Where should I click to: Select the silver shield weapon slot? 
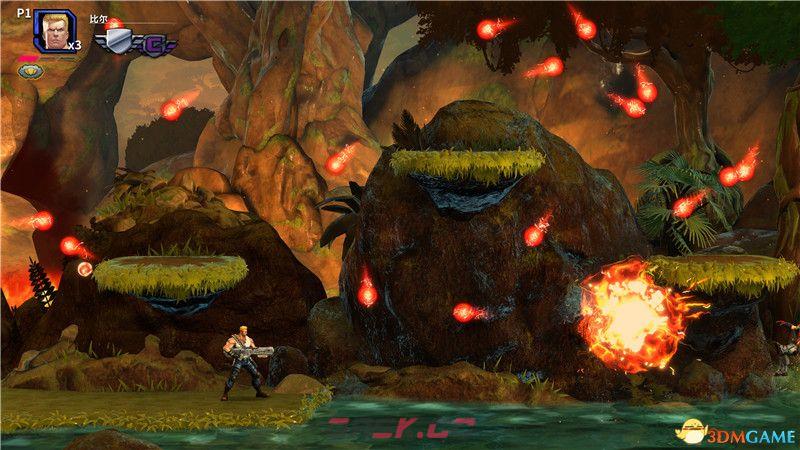(x=118, y=41)
